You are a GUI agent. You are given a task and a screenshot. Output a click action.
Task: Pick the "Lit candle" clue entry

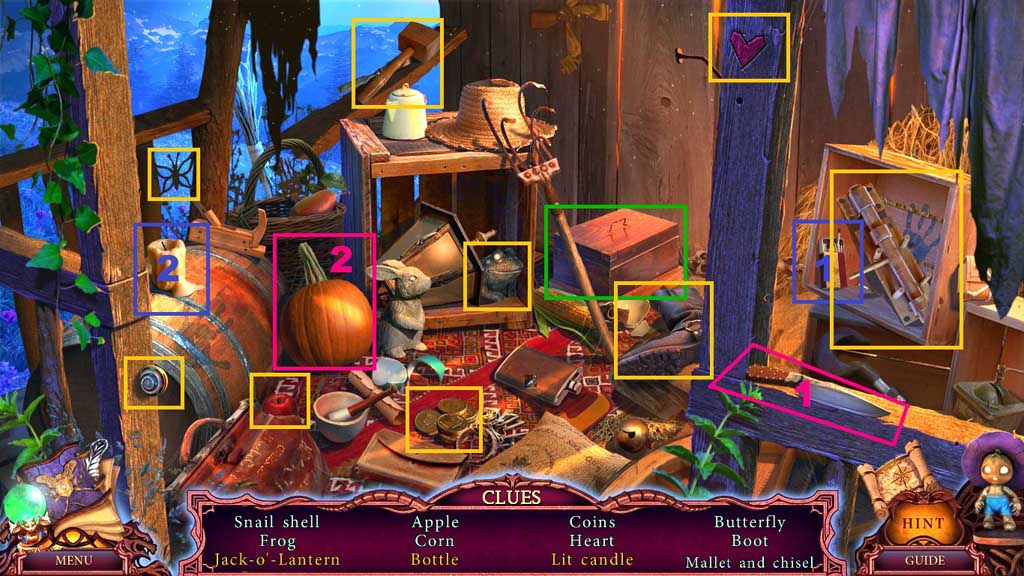(x=592, y=560)
